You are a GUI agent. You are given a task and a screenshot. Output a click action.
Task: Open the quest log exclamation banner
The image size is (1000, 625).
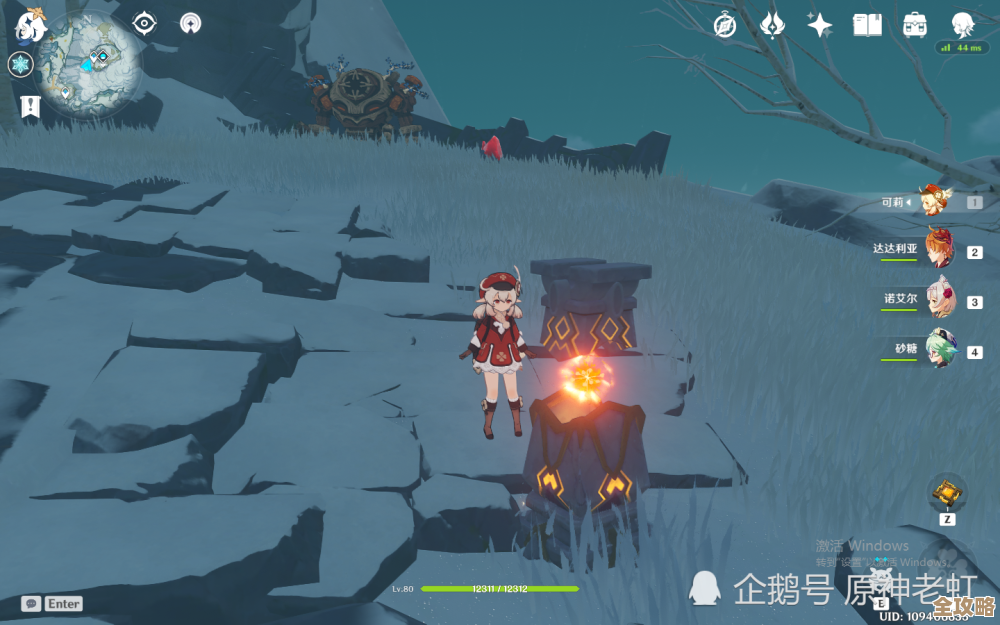[x=29, y=106]
